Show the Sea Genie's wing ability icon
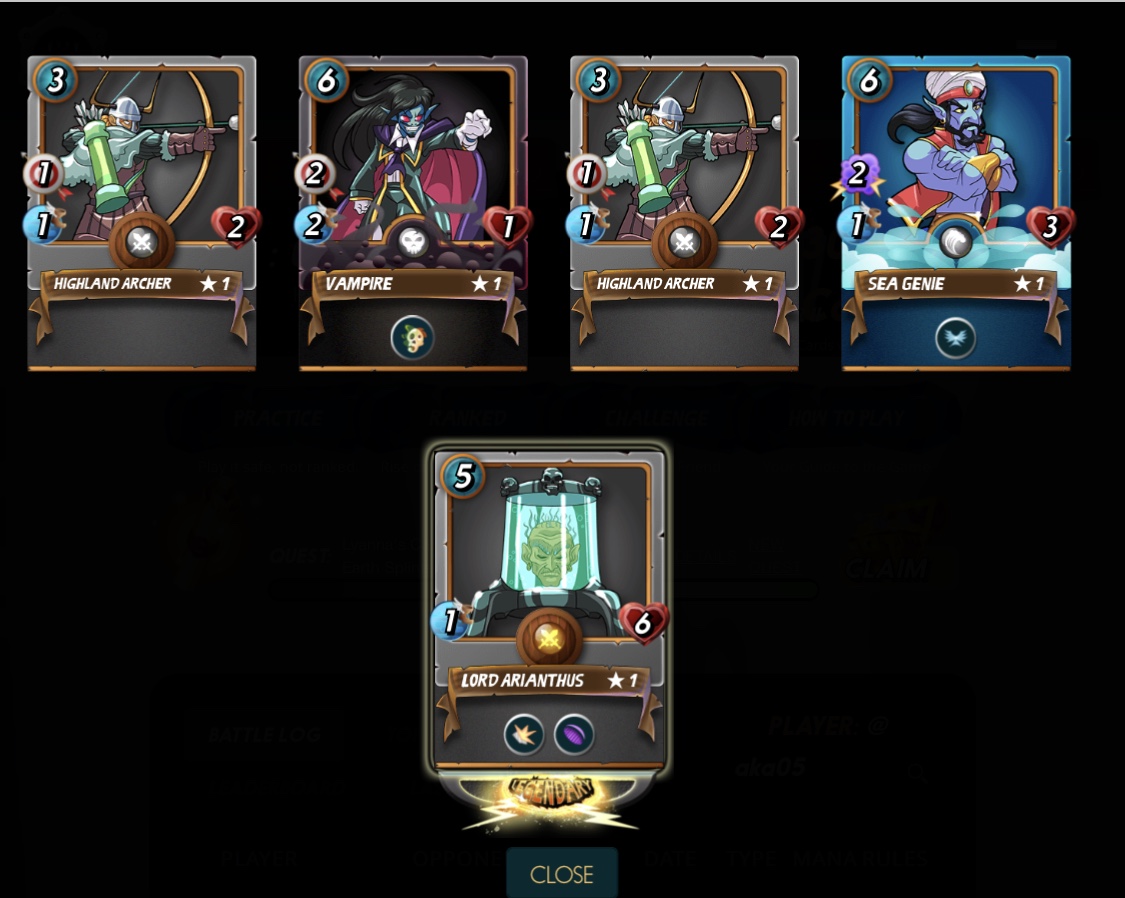 tap(956, 338)
